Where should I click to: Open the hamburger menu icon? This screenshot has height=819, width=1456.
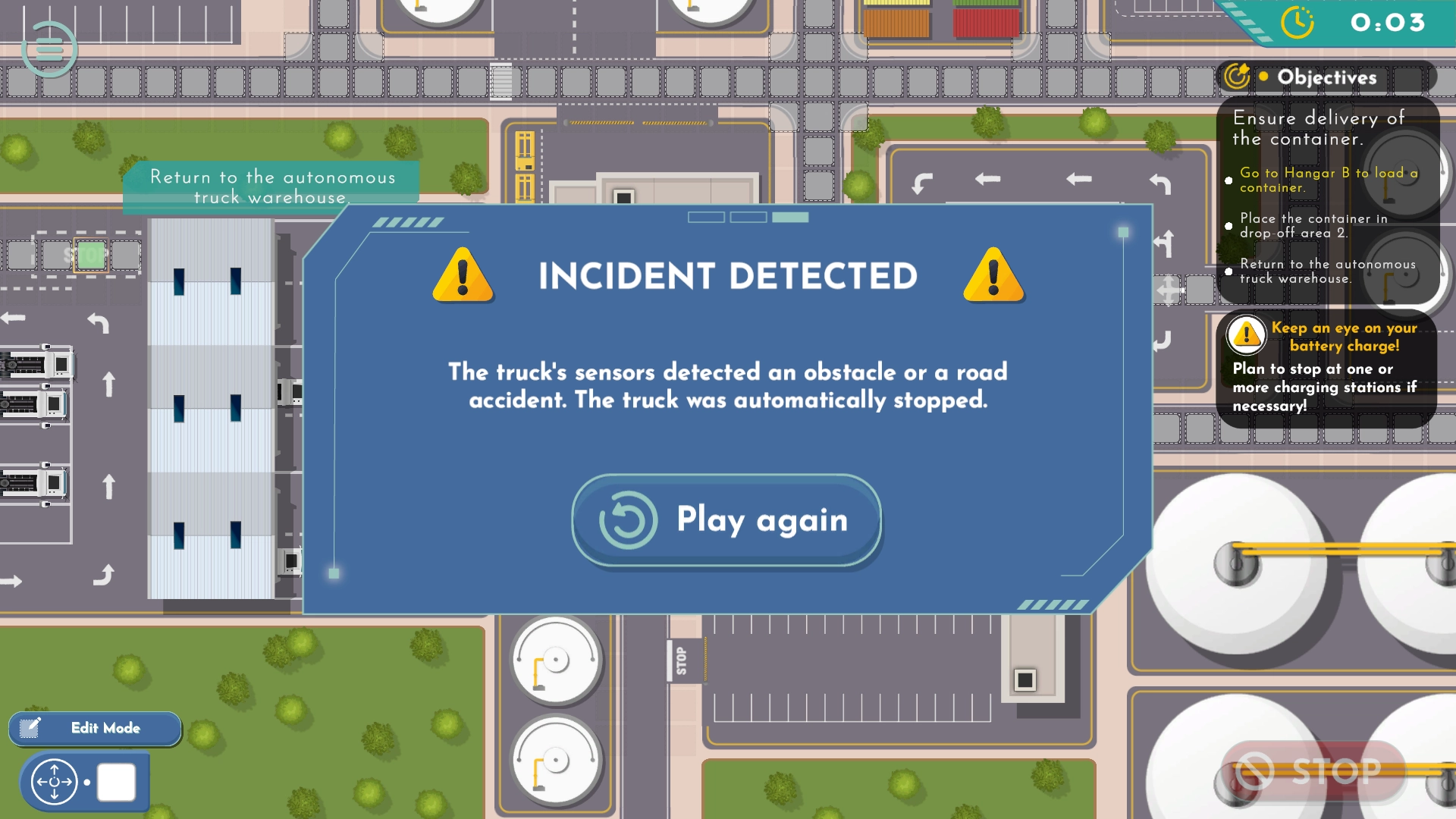[x=49, y=49]
